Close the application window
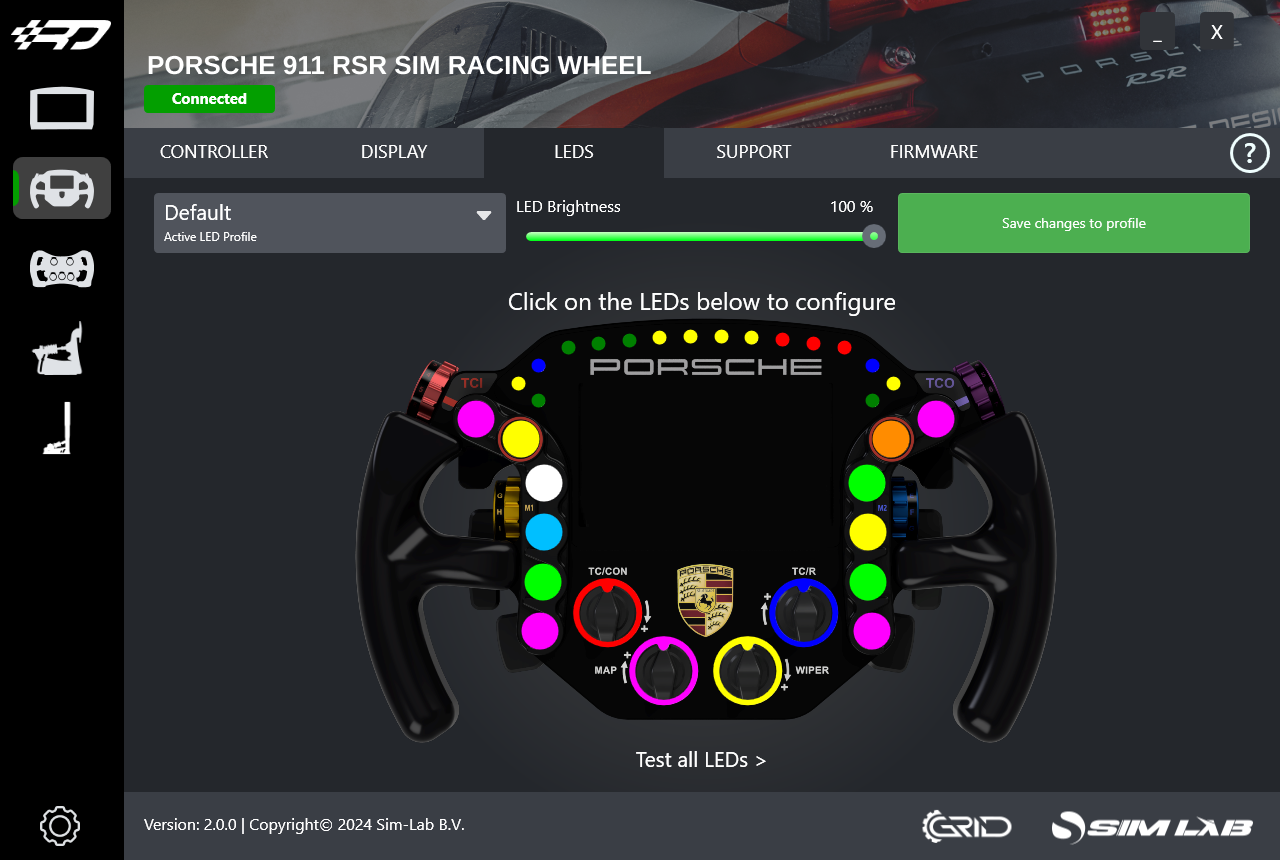Image resolution: width=1280 pixels, height=860 pixels. [x=1216, y=32]
